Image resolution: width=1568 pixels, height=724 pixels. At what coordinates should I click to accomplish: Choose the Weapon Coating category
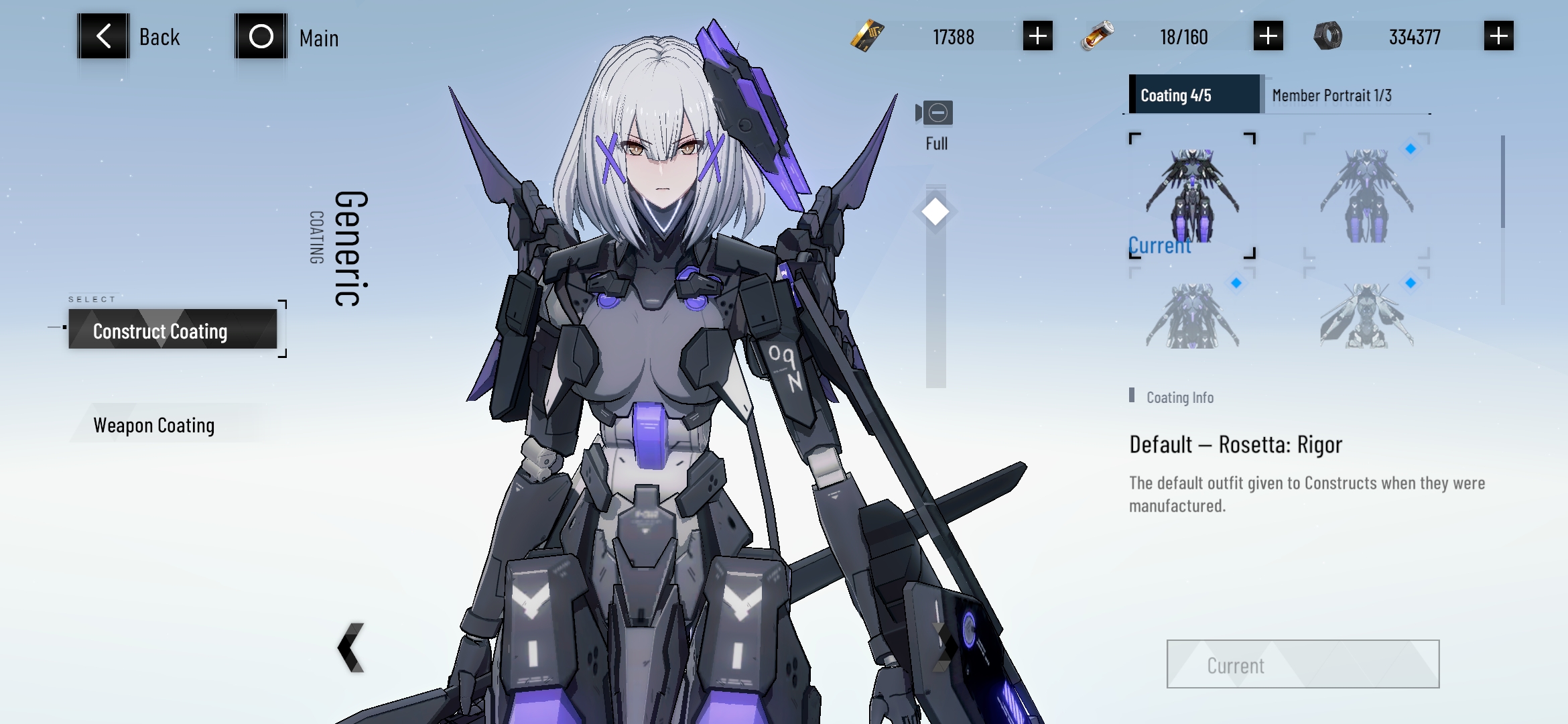point(154,425)
